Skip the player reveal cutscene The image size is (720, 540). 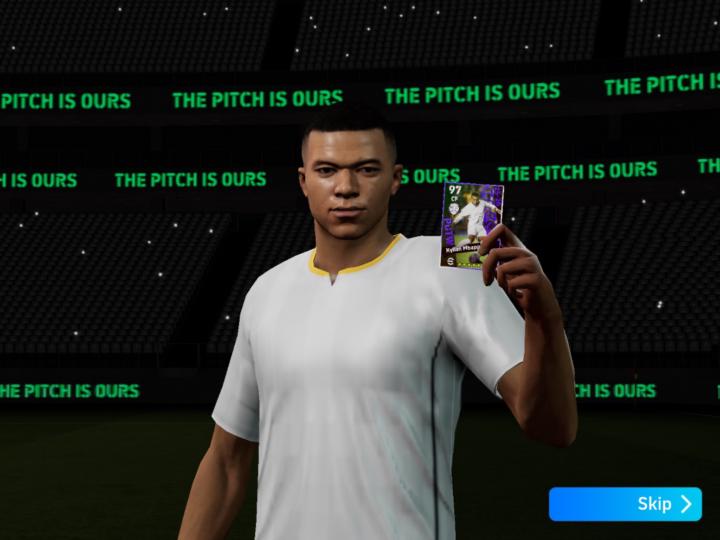[625, 504]
